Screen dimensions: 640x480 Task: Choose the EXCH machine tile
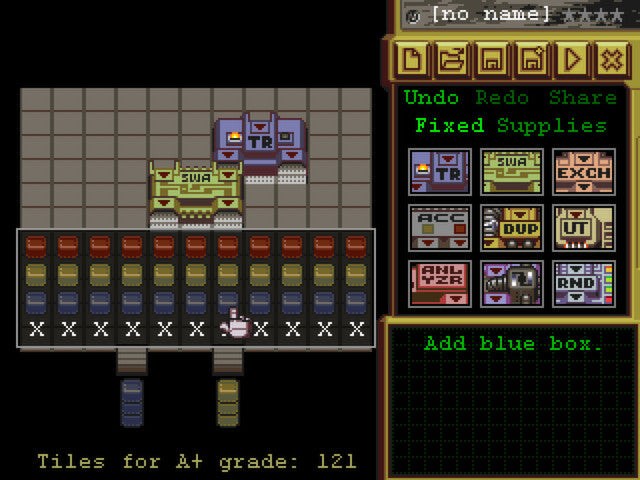(x=584, y=172)
